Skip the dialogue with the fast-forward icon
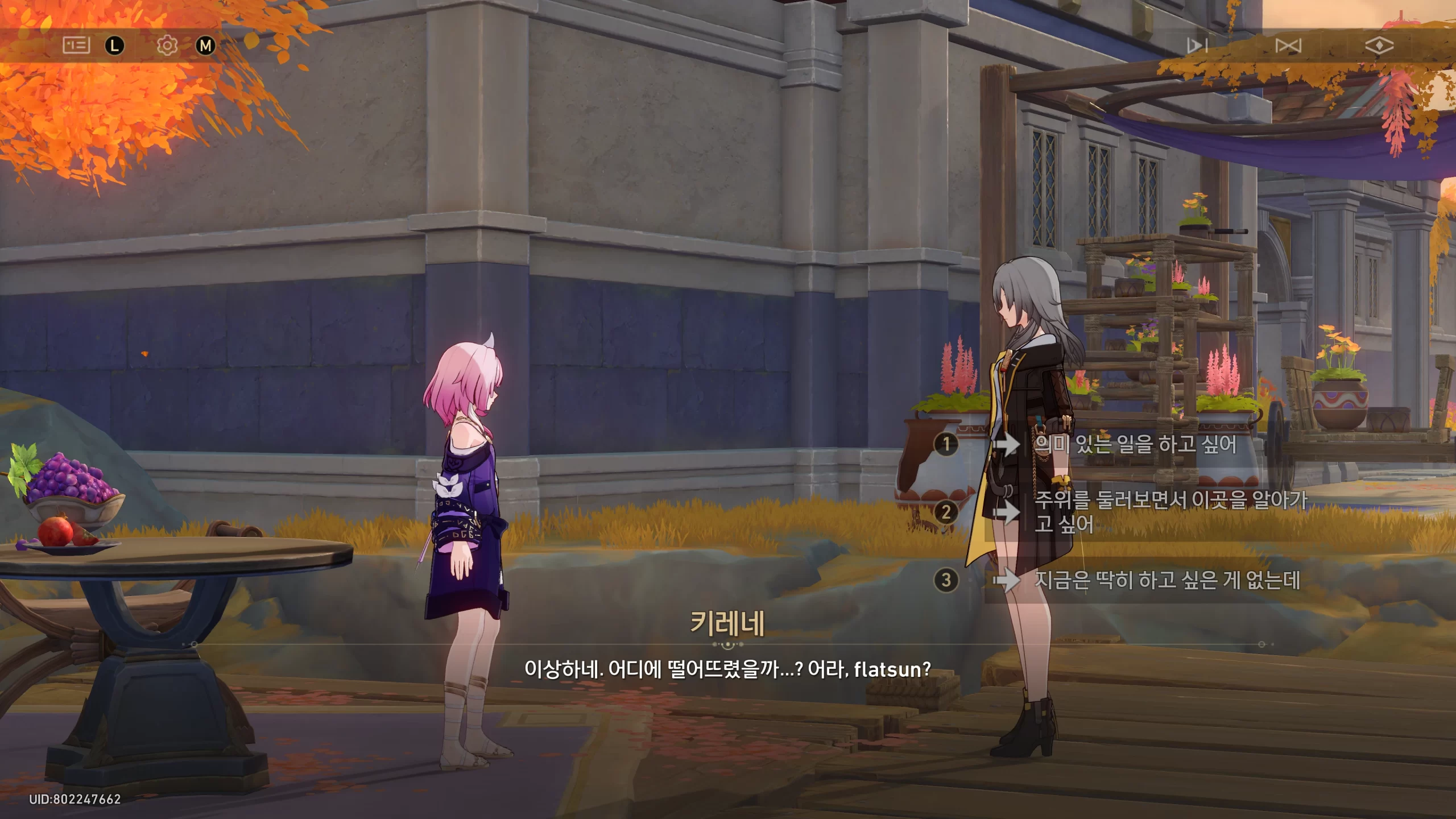 click(x=1288, y=45)
